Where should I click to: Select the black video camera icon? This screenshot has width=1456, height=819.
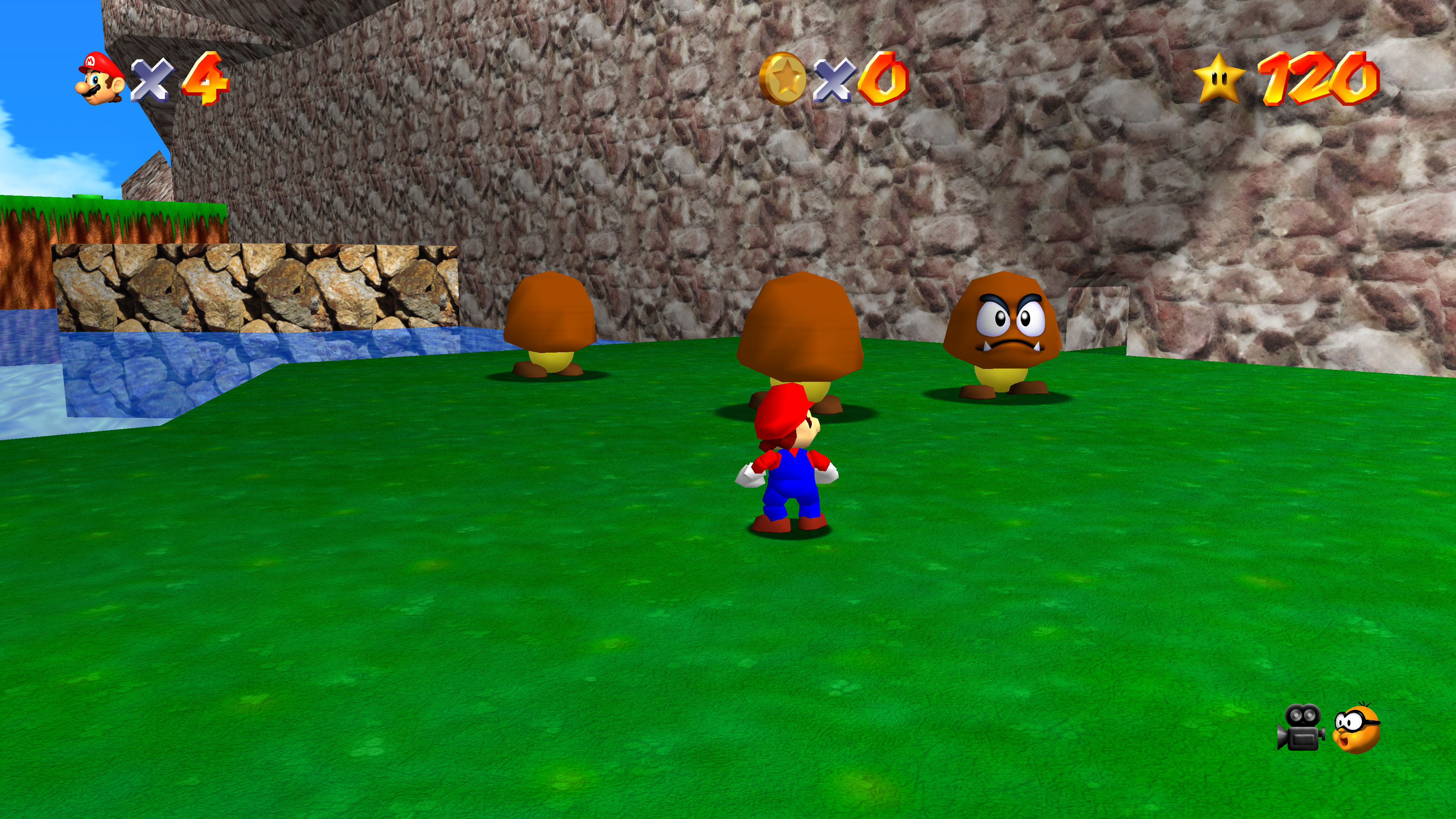[1301, 728]
